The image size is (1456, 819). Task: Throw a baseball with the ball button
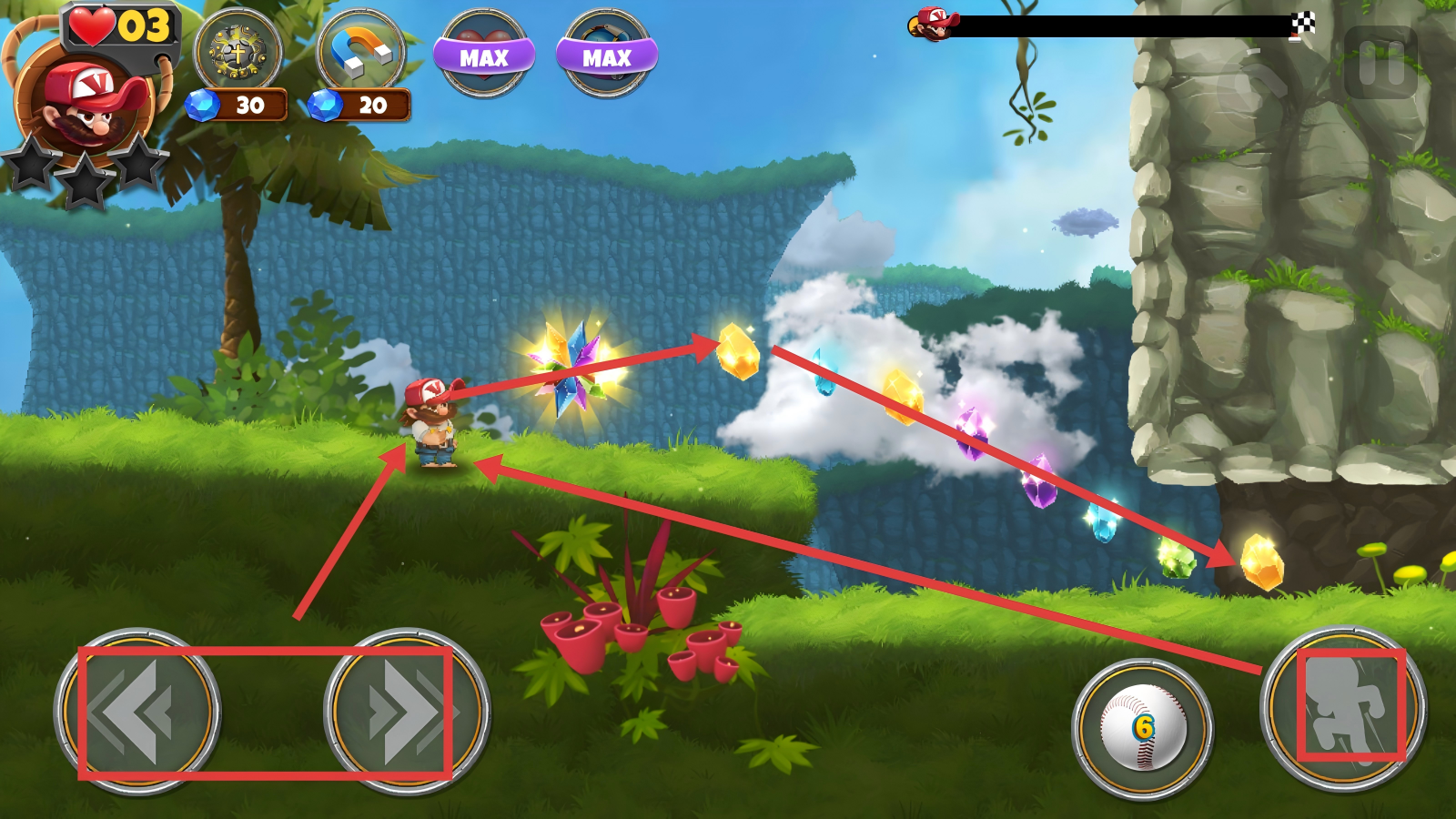tap(1142, 728)
